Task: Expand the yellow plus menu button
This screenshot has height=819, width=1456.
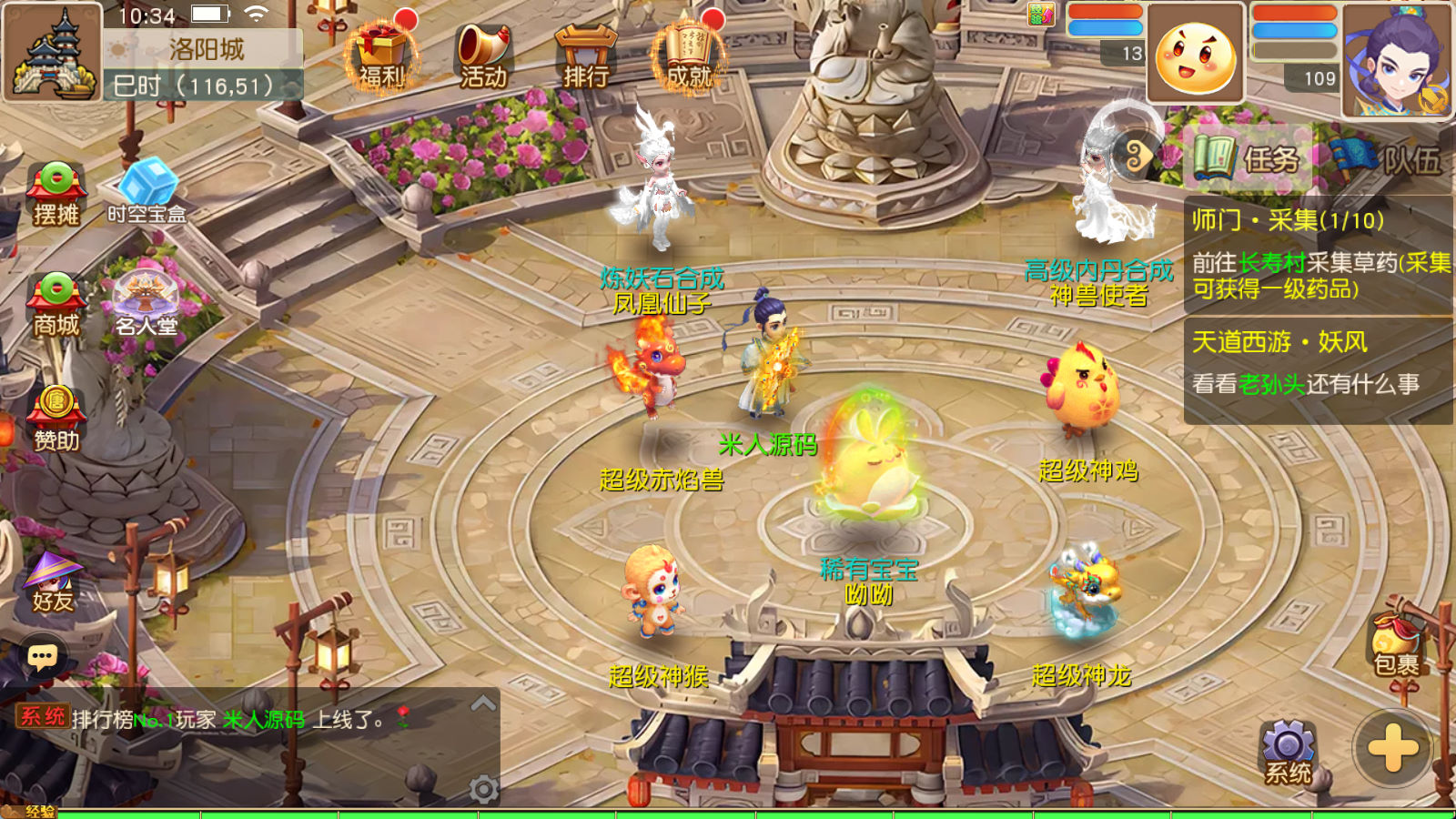Action: pos(1392,749)
